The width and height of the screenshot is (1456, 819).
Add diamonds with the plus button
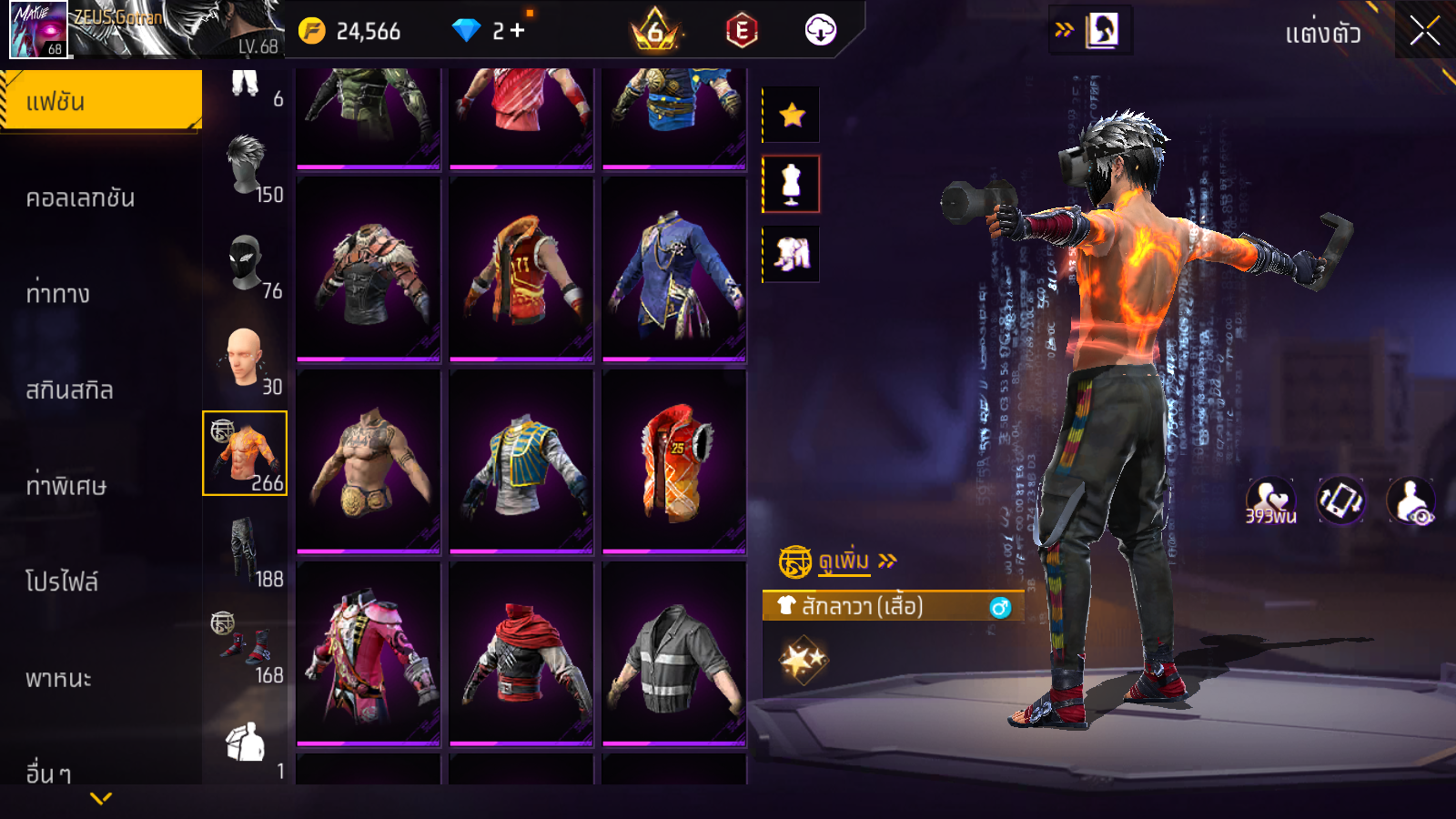517,31
